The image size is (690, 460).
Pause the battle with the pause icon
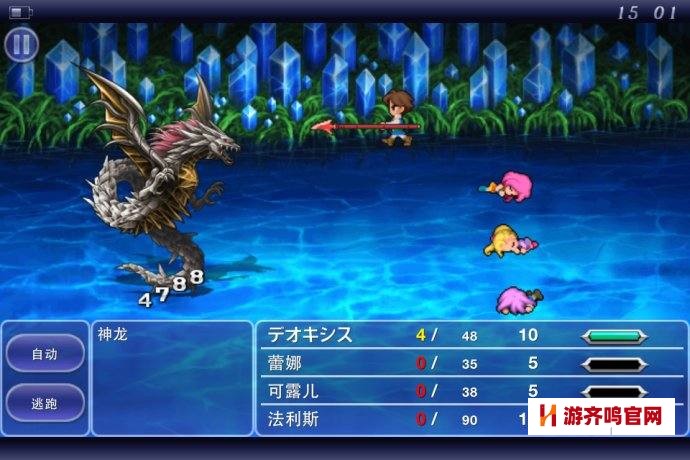pyautogui.click(x=21, y=44)
